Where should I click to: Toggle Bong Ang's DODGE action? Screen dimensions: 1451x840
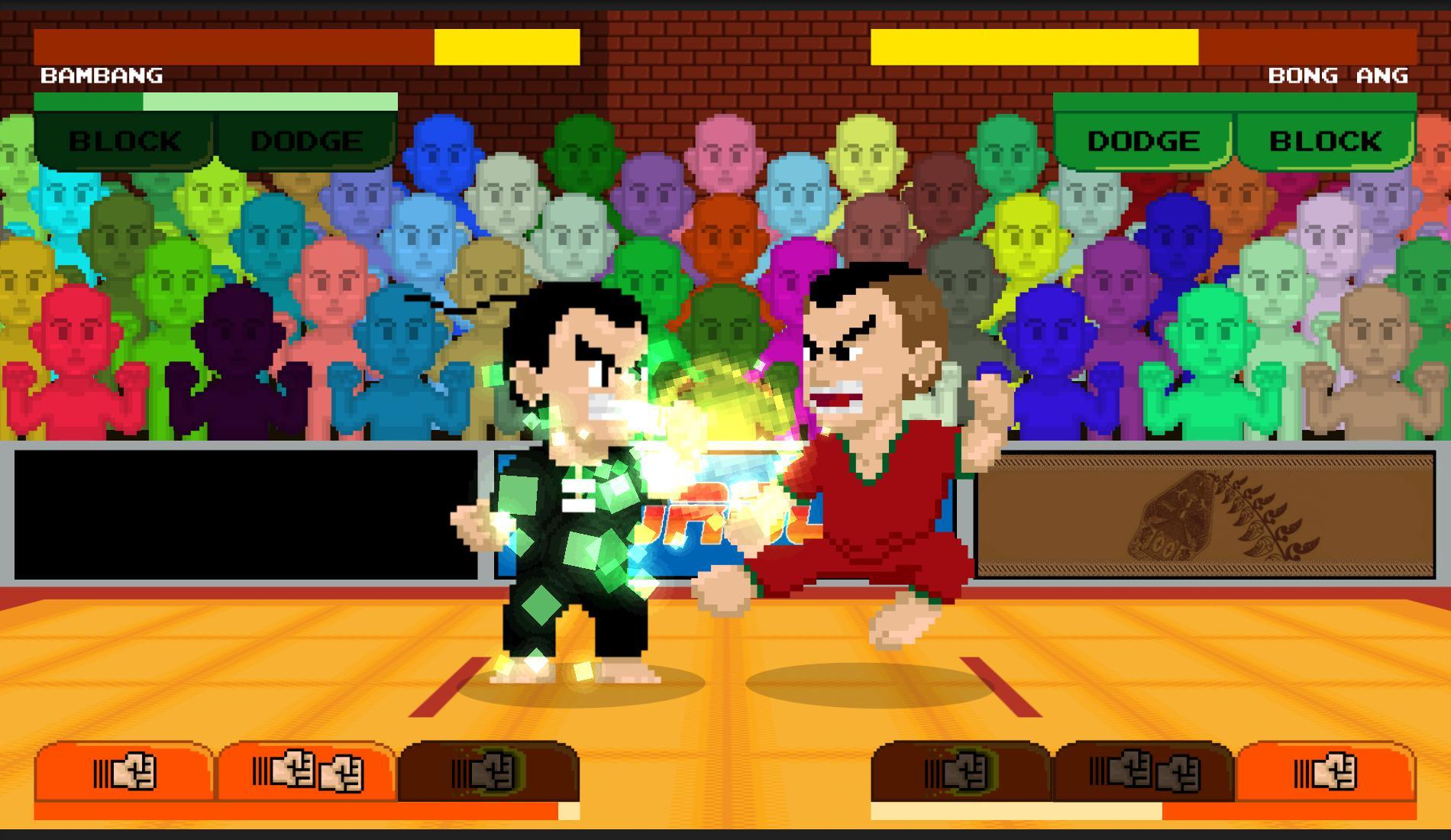coord(1142,140)
